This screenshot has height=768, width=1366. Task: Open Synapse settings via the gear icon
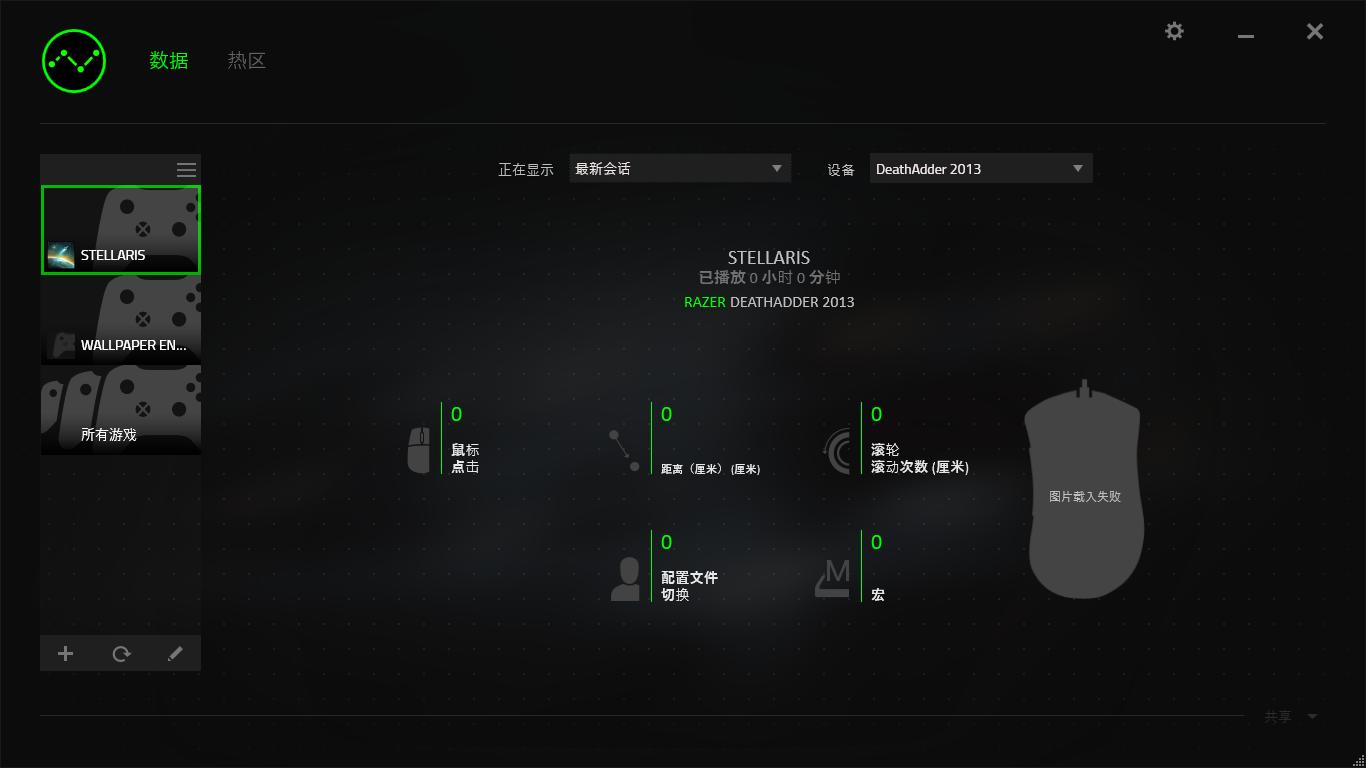pyautogui.click(x=1174, y=31)
